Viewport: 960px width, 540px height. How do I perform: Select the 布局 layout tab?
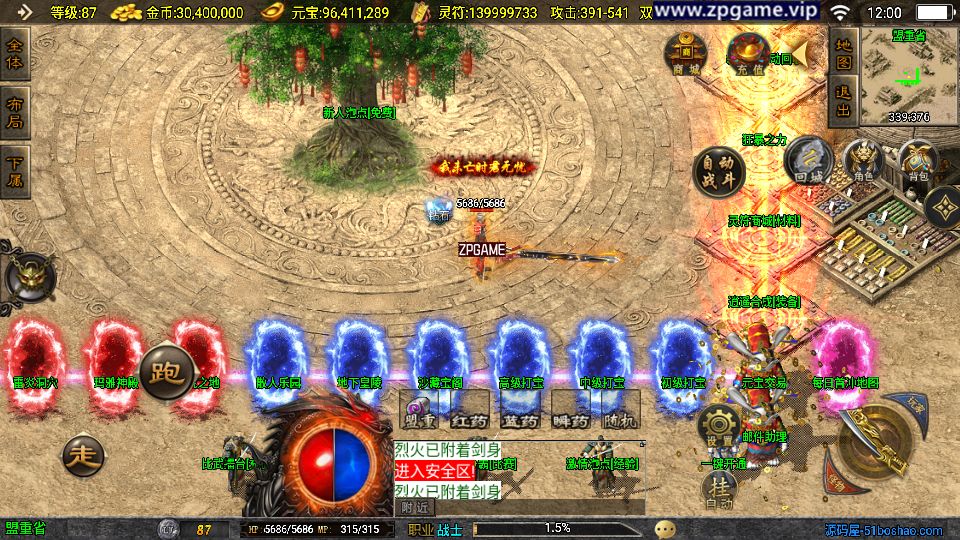pos(16,114)
